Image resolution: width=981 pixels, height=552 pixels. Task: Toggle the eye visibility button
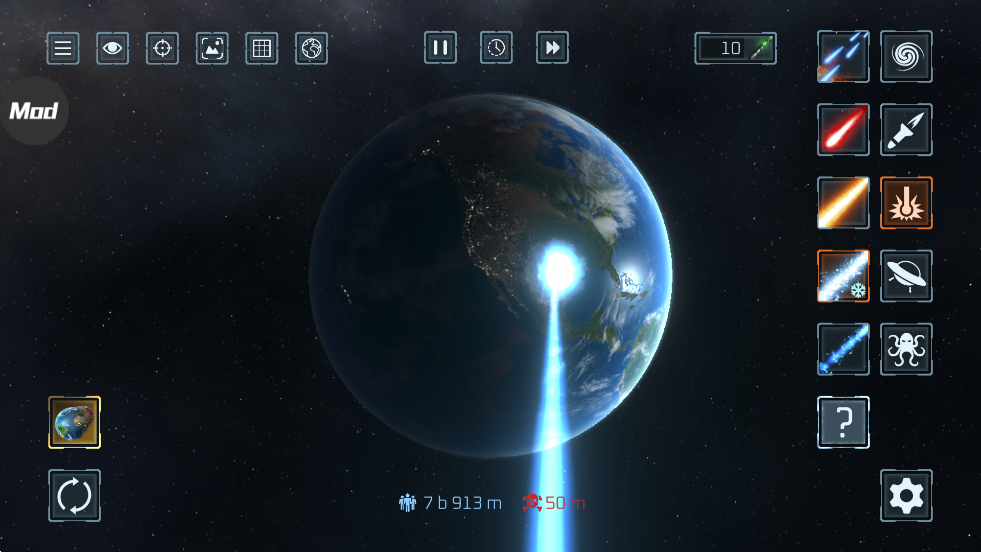tap(112, 48)
